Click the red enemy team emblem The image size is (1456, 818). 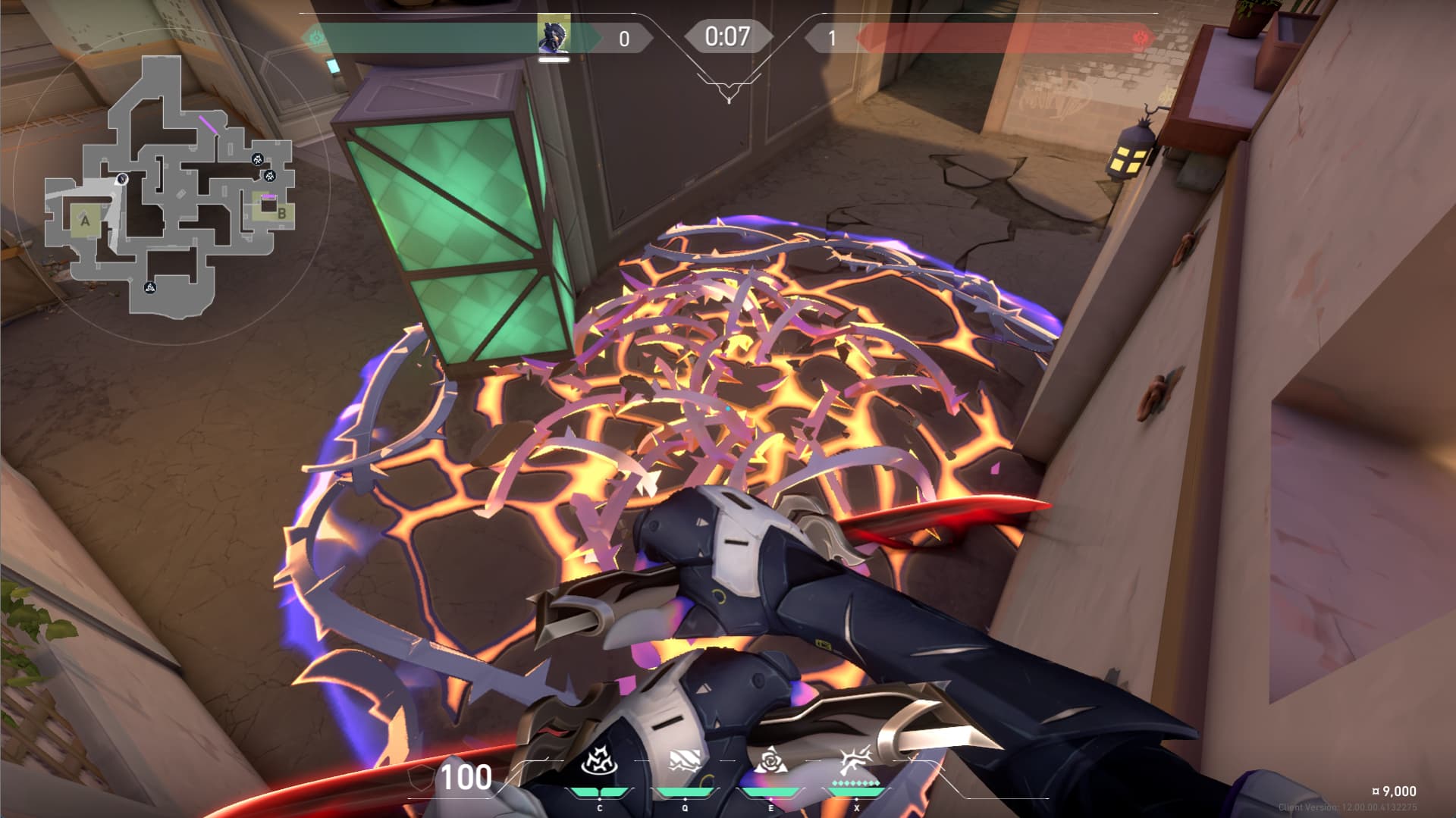pyautogui.click(x=1139, y=37)
